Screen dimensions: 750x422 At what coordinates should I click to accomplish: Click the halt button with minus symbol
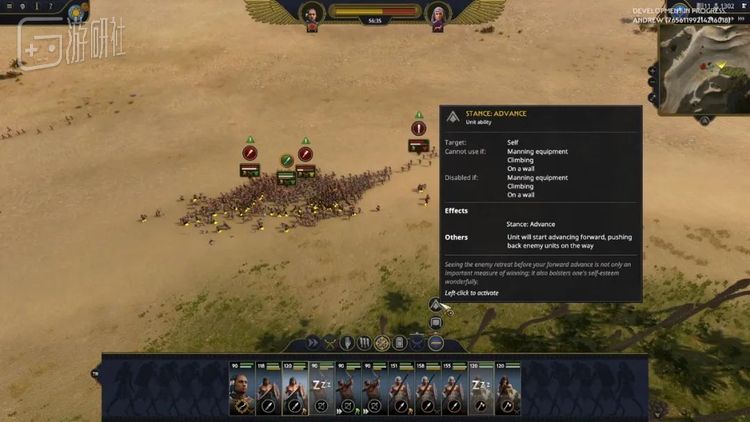pos(434,343)
